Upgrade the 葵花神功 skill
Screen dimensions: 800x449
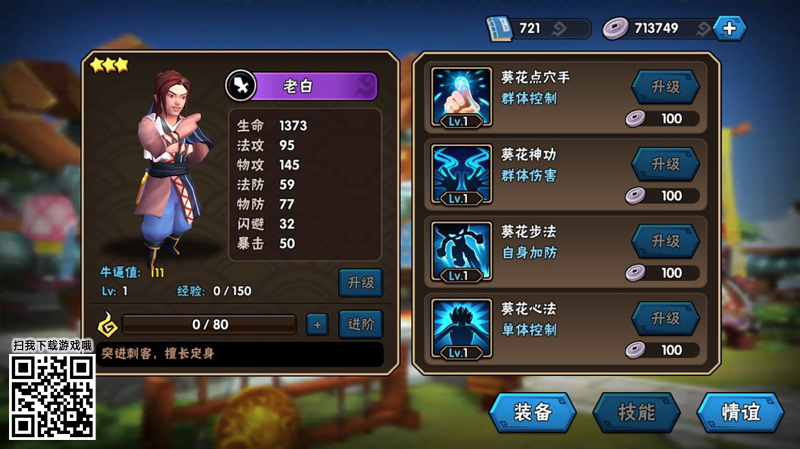click(x=665, y=164)
